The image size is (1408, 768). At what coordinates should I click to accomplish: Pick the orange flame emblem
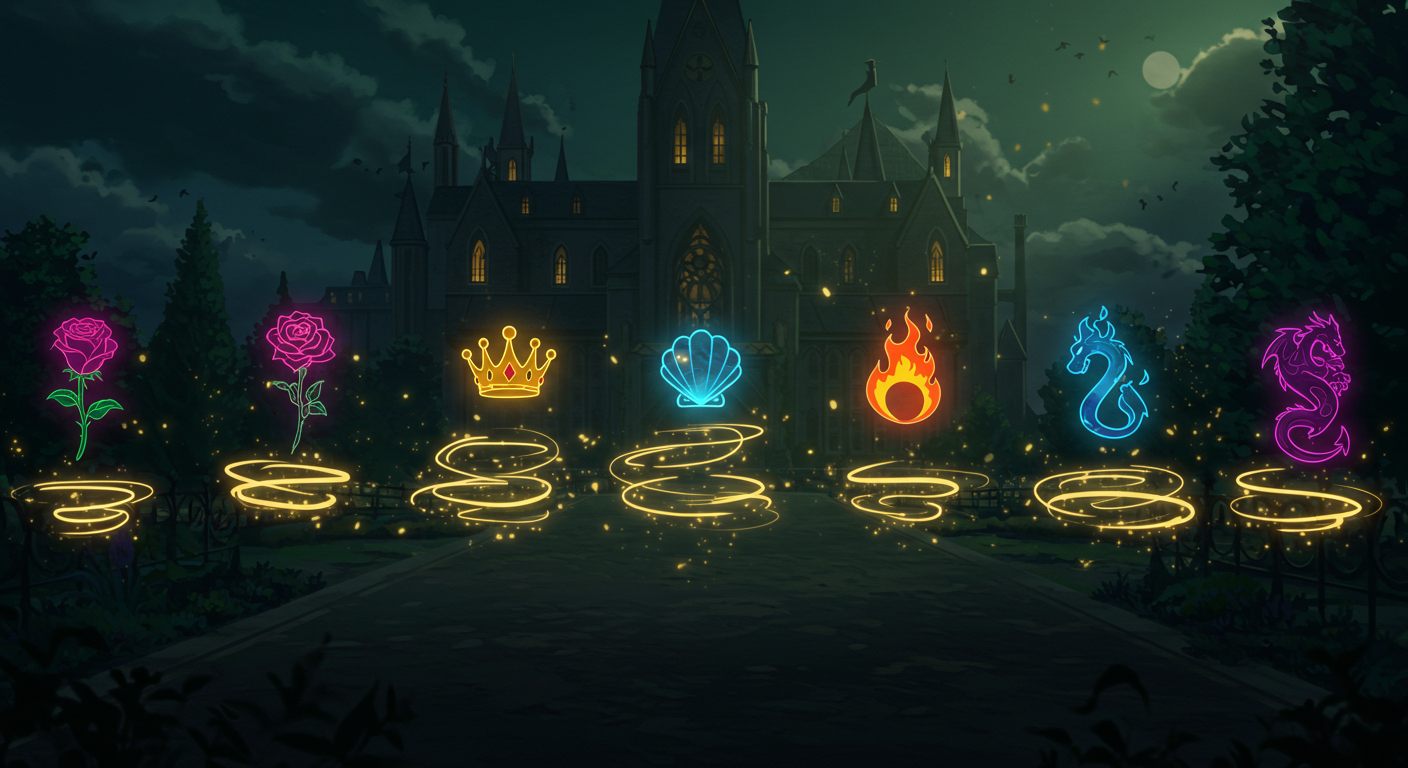pos(903,370)
